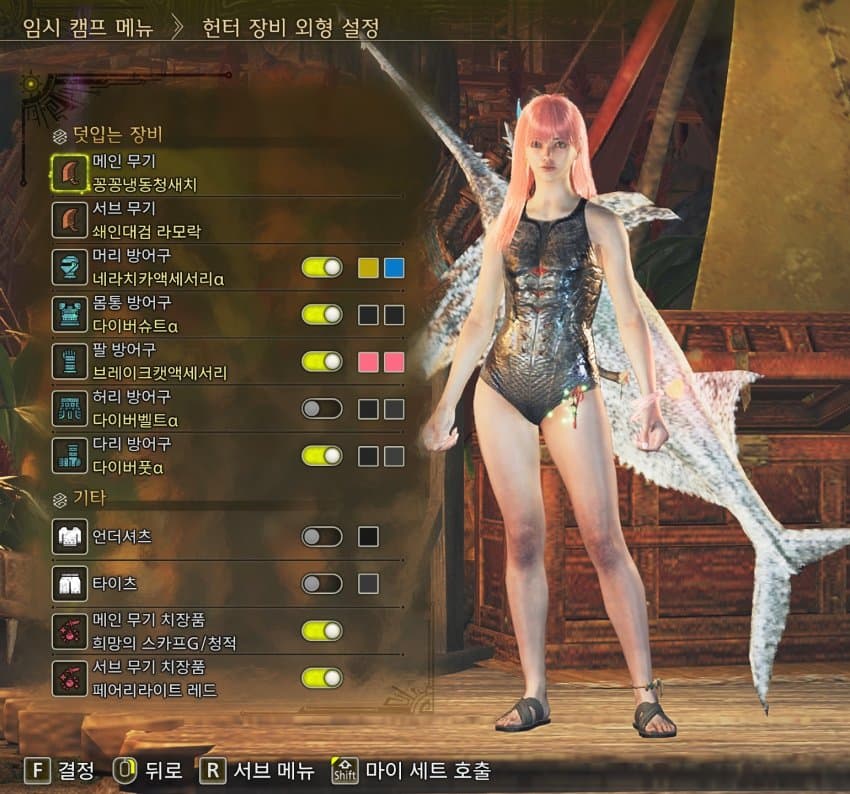Image resolution: width=850 pixels, height=794 pixels.
Task: Select the 몸통 방어구 chest armor icon
Action: tap(69, 314)
